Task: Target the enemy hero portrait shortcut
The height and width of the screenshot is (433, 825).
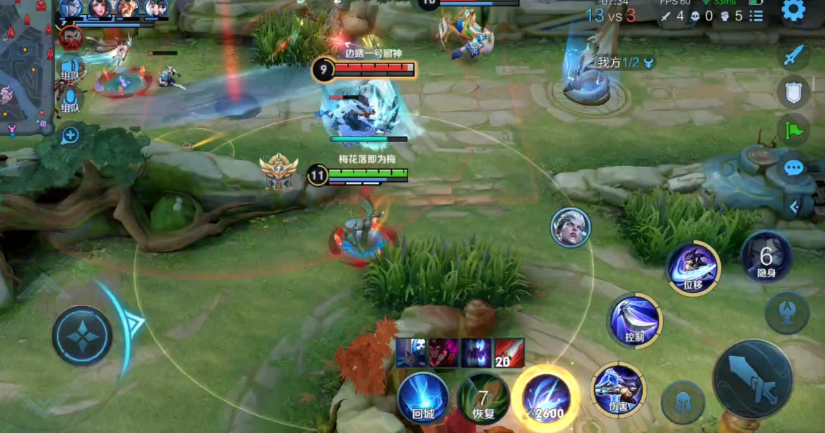Action: pos(570,227)
